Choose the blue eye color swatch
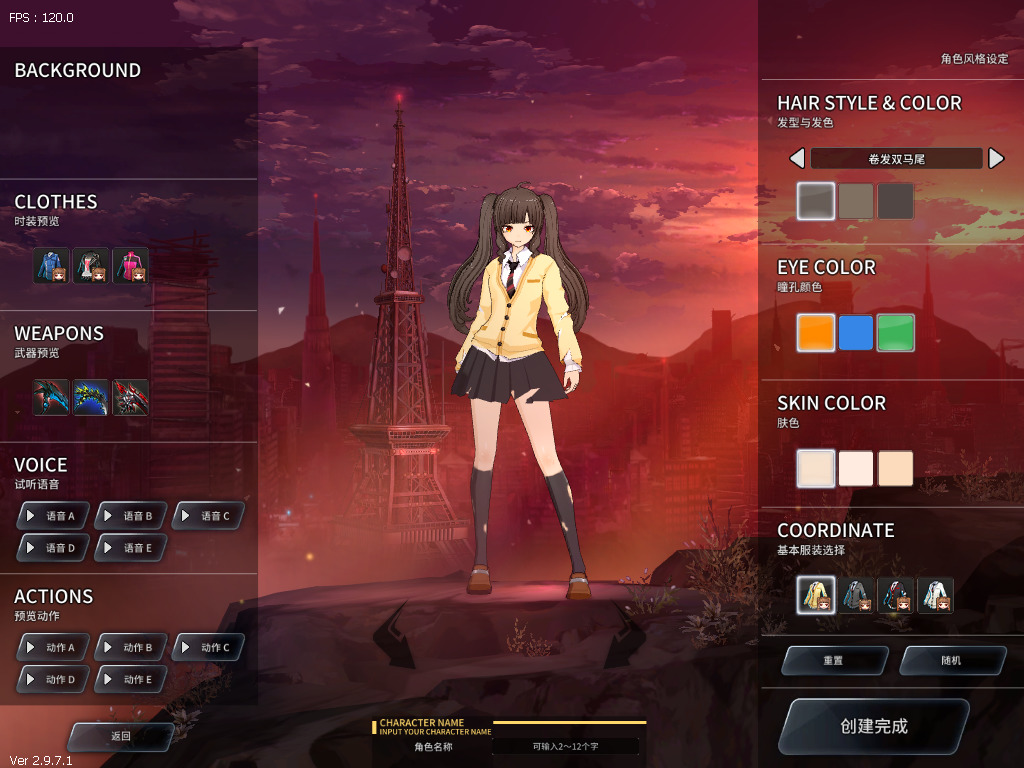Image resolution: width=1024 pixels, height=768 pixels. click(x=856, y=333)
